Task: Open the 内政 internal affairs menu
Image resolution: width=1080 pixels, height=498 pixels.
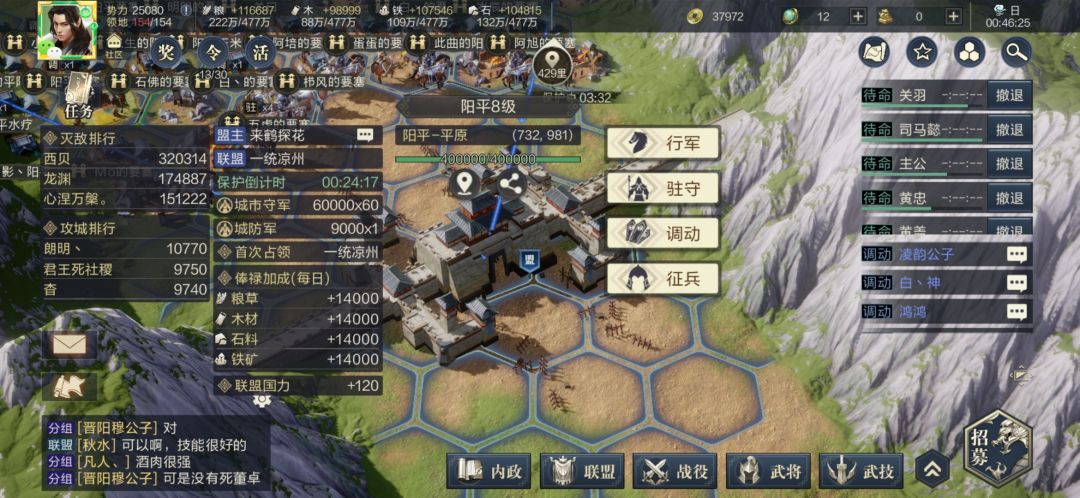Action: click(489, 470)
